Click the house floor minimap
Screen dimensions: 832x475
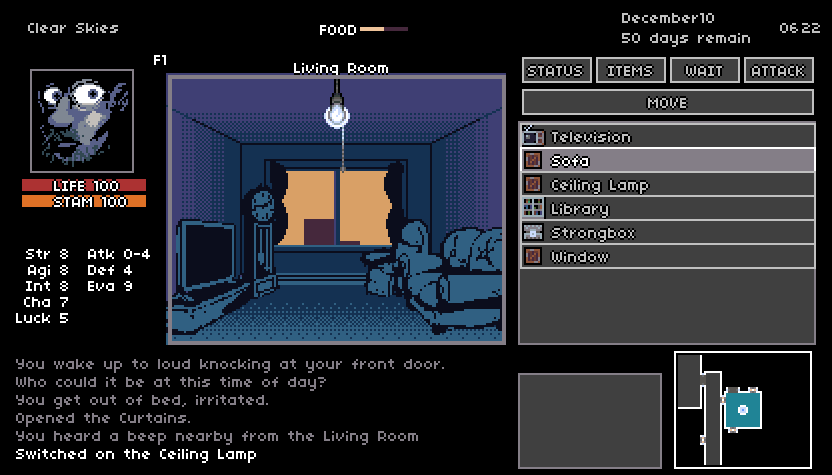(x=743, y=409)
